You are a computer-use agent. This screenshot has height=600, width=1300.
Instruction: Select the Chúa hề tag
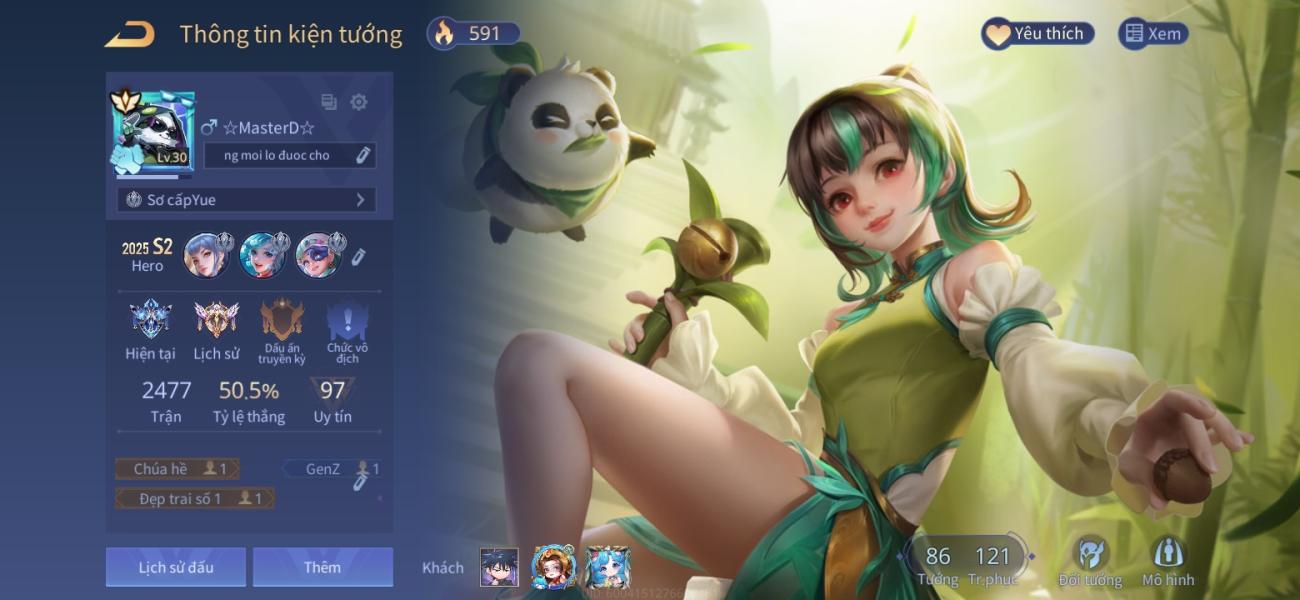[x=178, y=469]
